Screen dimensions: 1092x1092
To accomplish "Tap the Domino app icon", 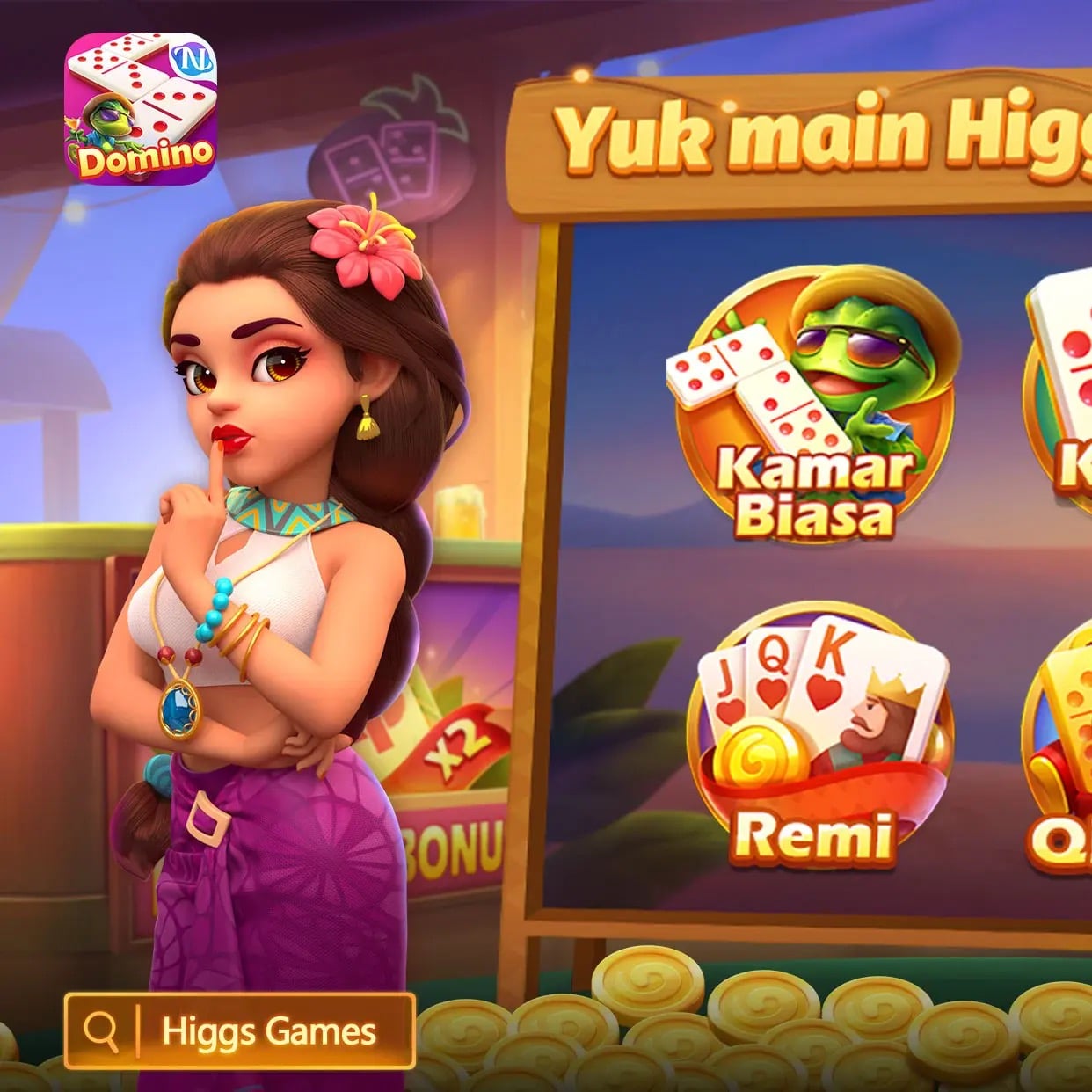I will click(141, 108).
